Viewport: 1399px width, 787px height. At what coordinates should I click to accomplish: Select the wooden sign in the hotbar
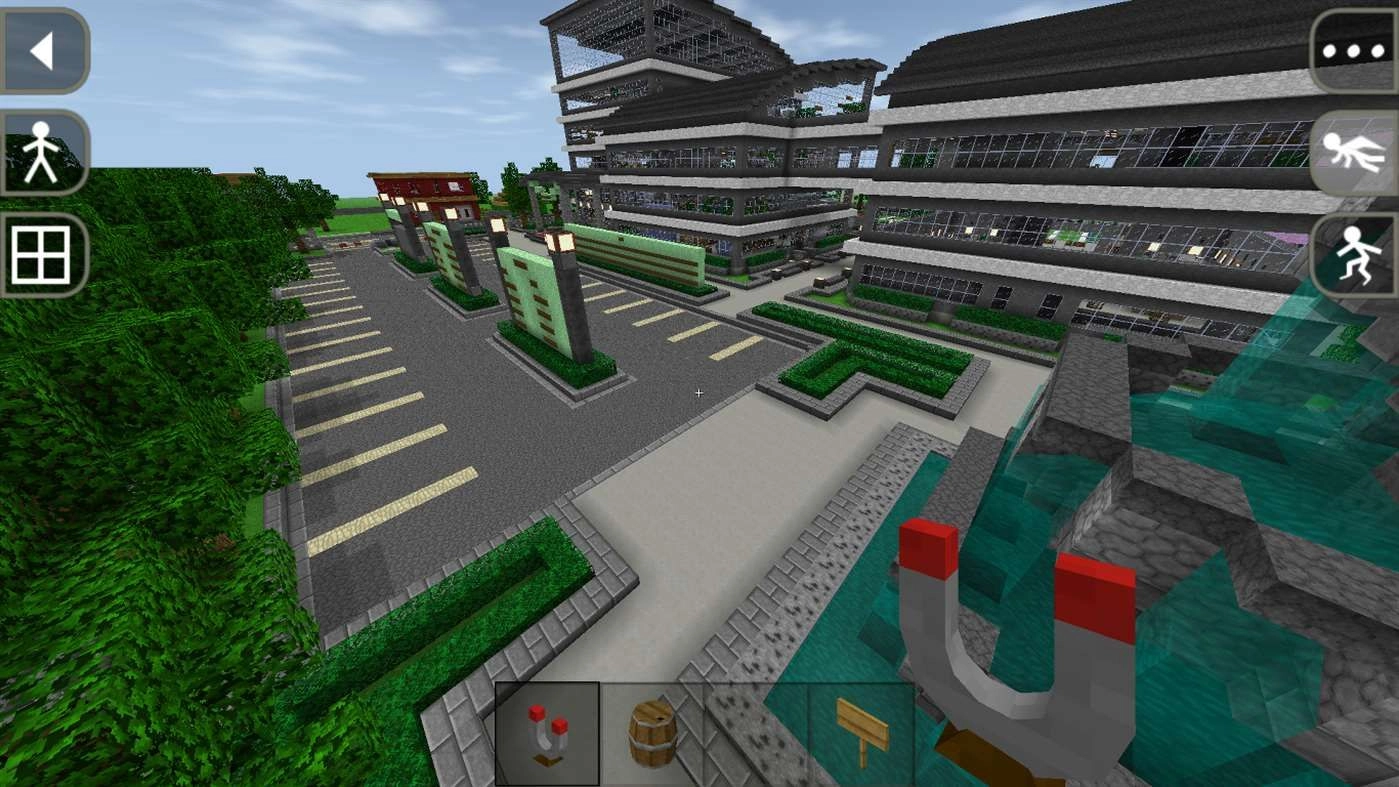(x=863, y=734)
